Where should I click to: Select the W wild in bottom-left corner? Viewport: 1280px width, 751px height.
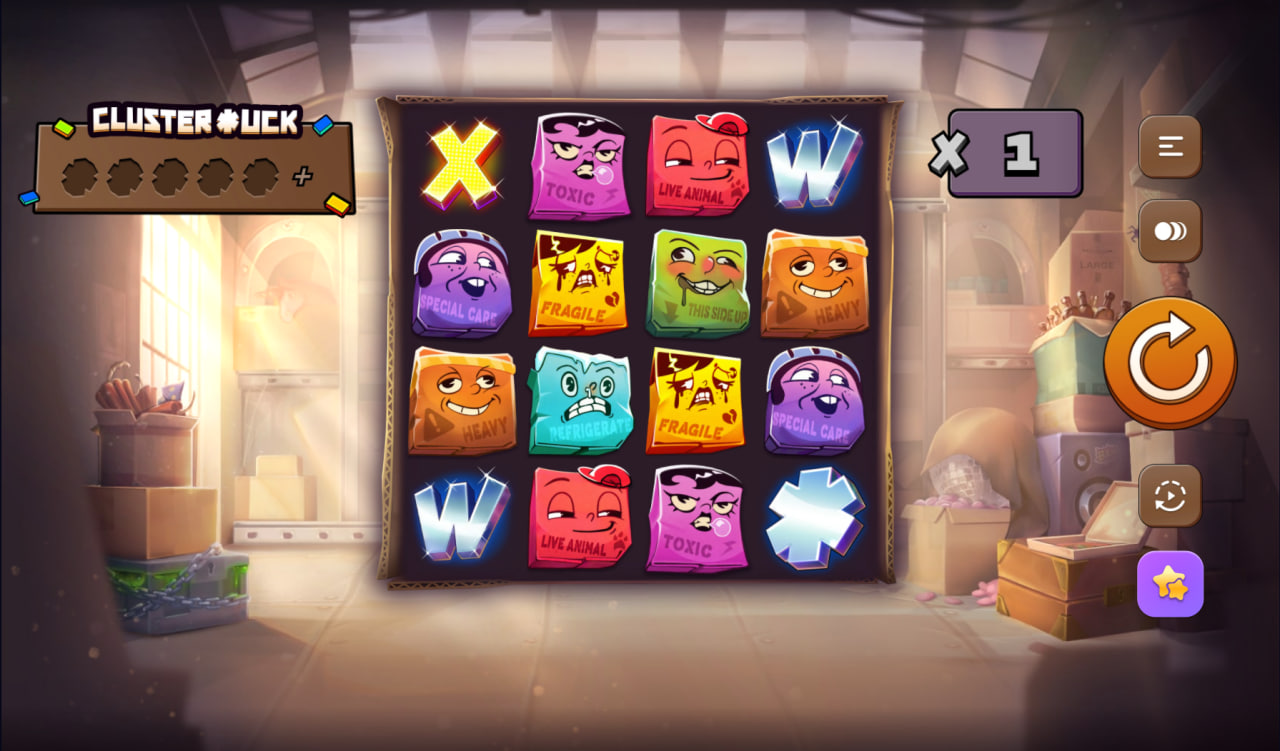461,518
